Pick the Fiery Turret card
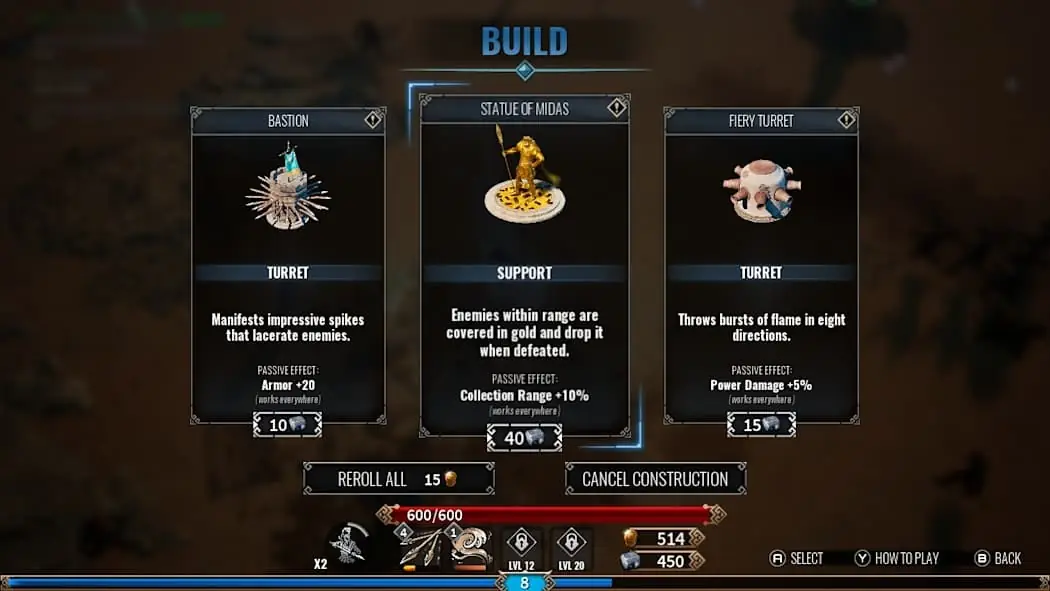Screen dimensions: 1050x591 (x=761, y=265)
